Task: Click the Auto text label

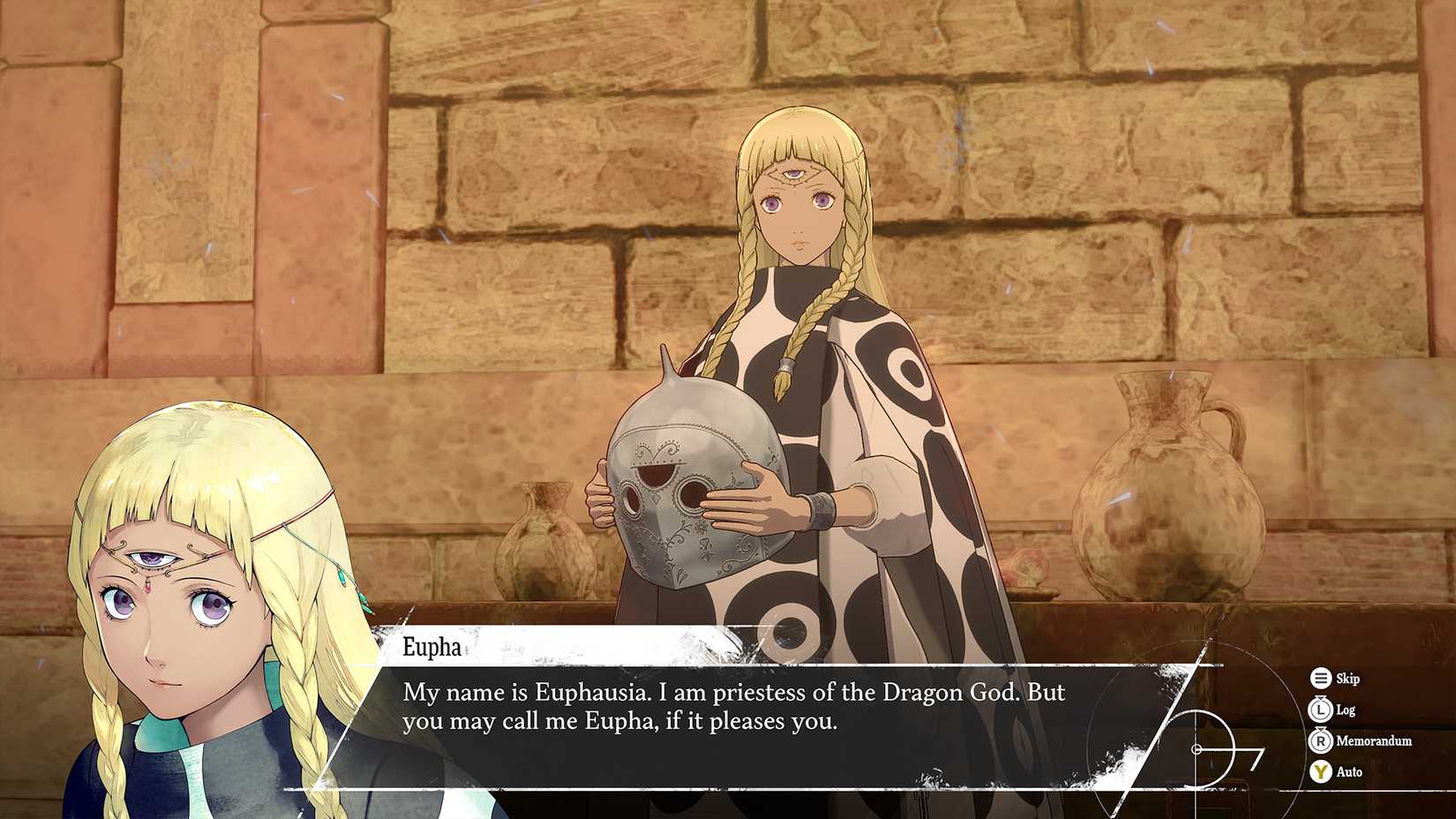Action: [x=1350, y=771]
